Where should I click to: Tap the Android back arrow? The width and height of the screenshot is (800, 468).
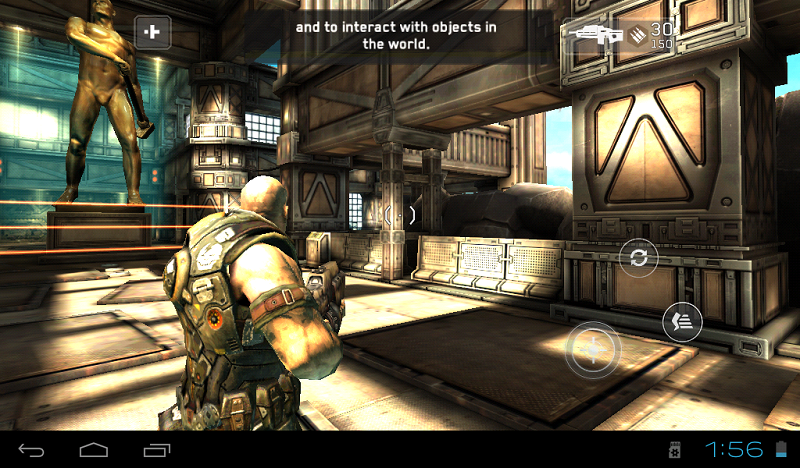click(31, 449)
